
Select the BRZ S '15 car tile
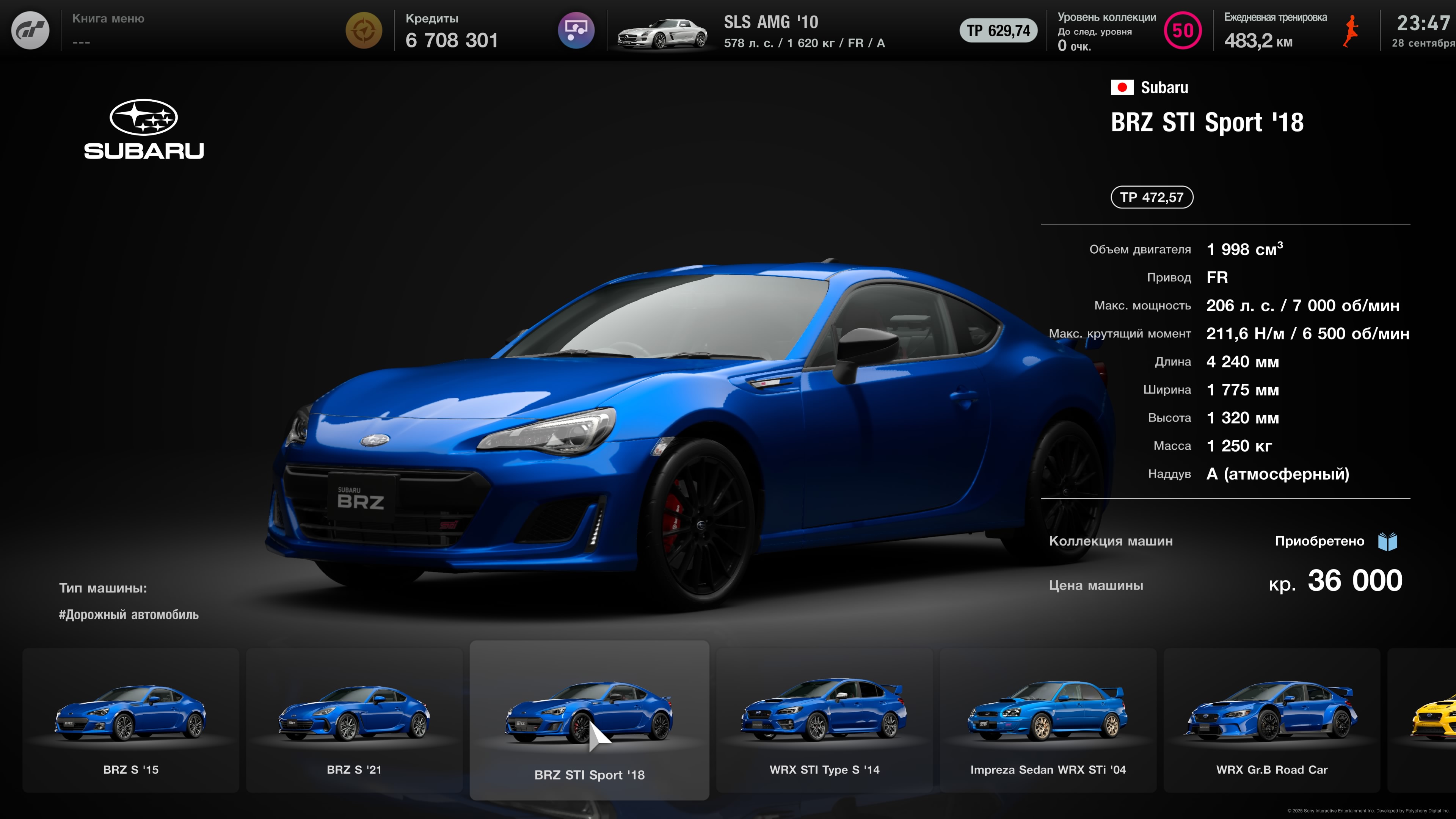click(x=130, y=720)
